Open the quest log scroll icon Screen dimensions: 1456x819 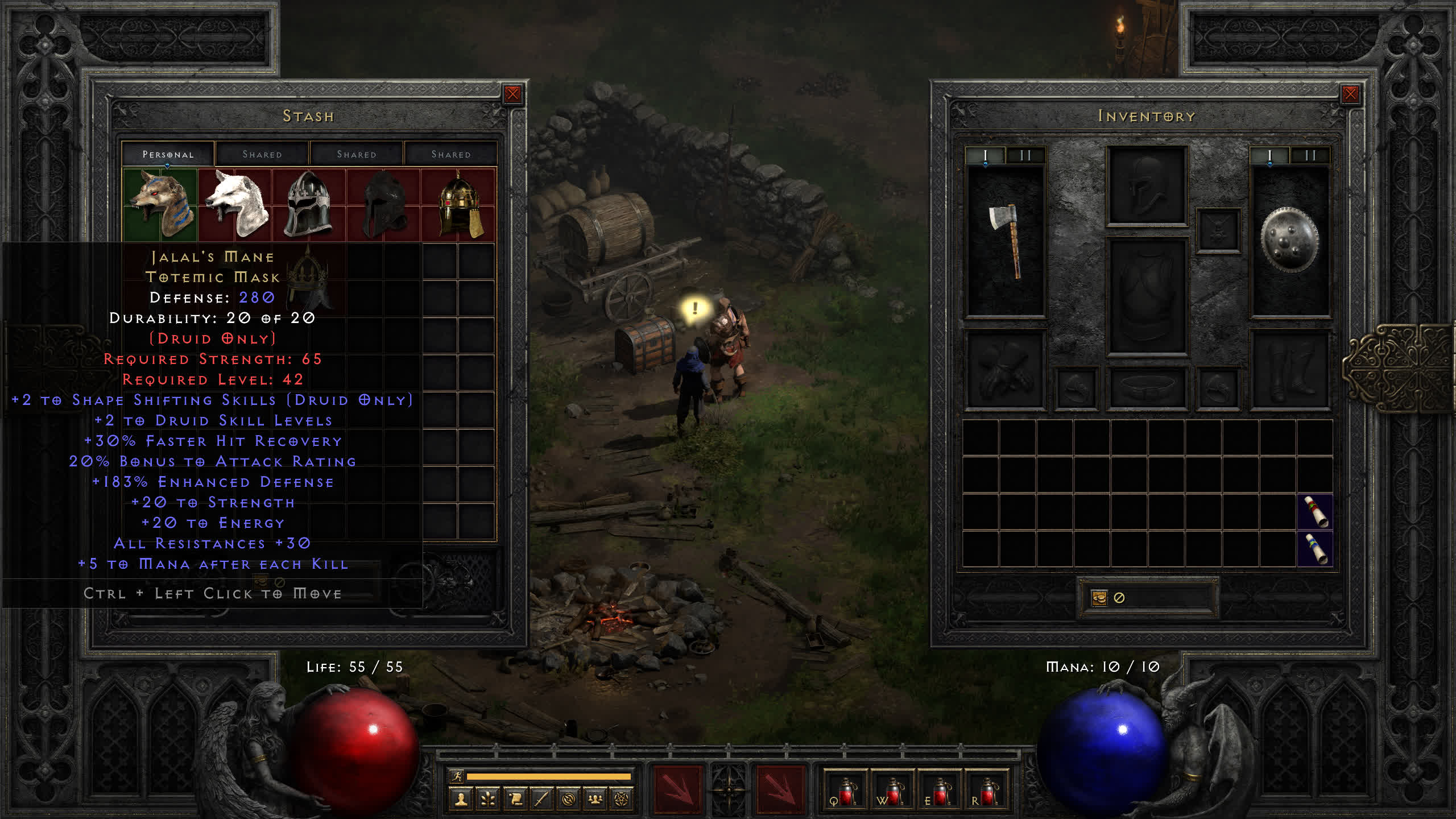point(515,800)
